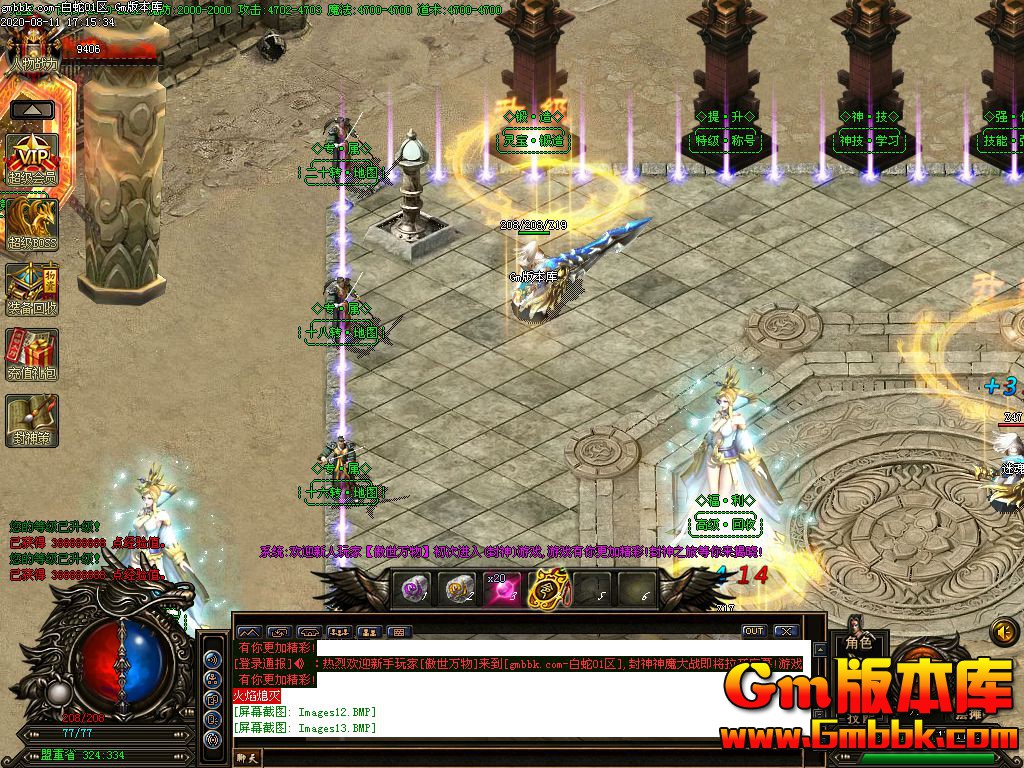Close the chat panel with X button
Viewport: 1024px width, 768px height.
coord(786,631)
